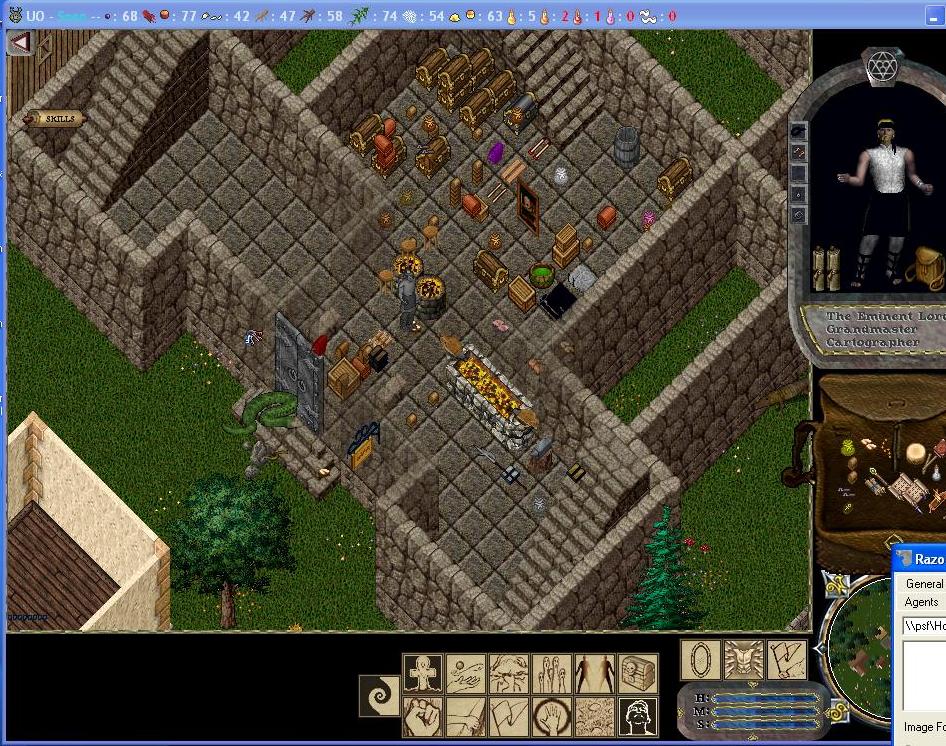Select the spiral icon left of the hotbar
This screenshot has width=946, height=746.
[380, 696]
